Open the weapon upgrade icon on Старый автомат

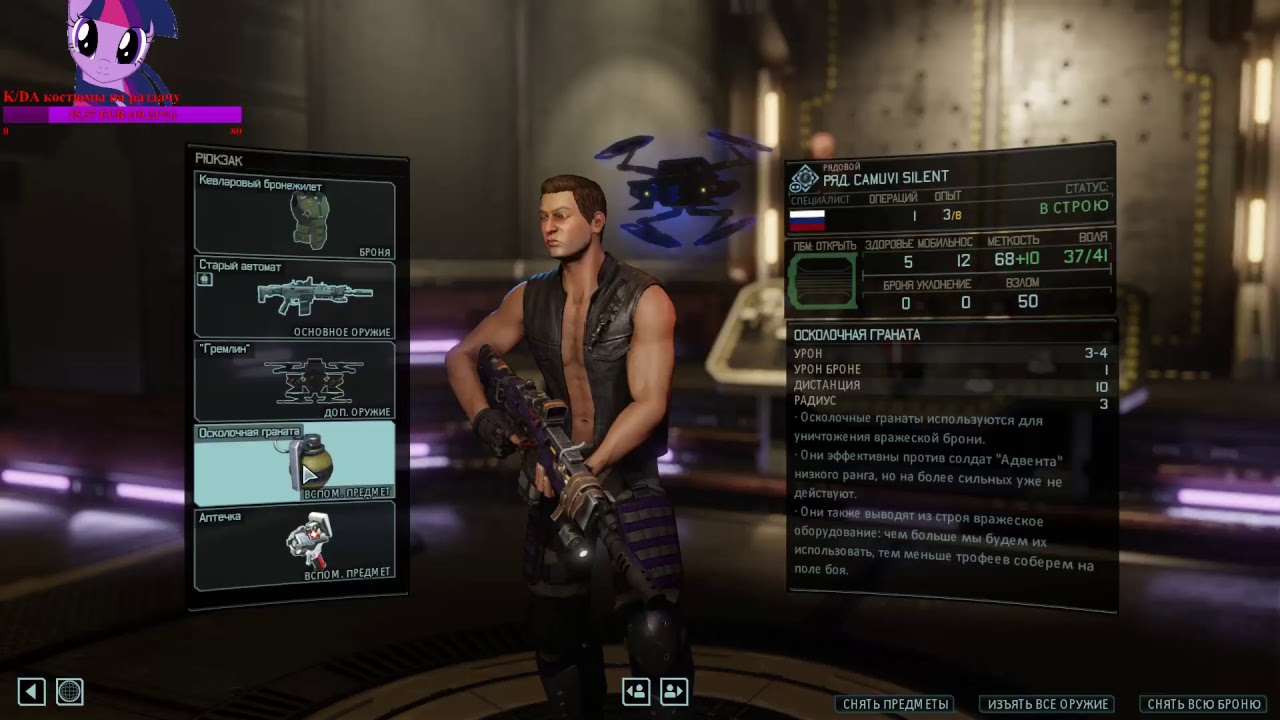tap(205, 280)
